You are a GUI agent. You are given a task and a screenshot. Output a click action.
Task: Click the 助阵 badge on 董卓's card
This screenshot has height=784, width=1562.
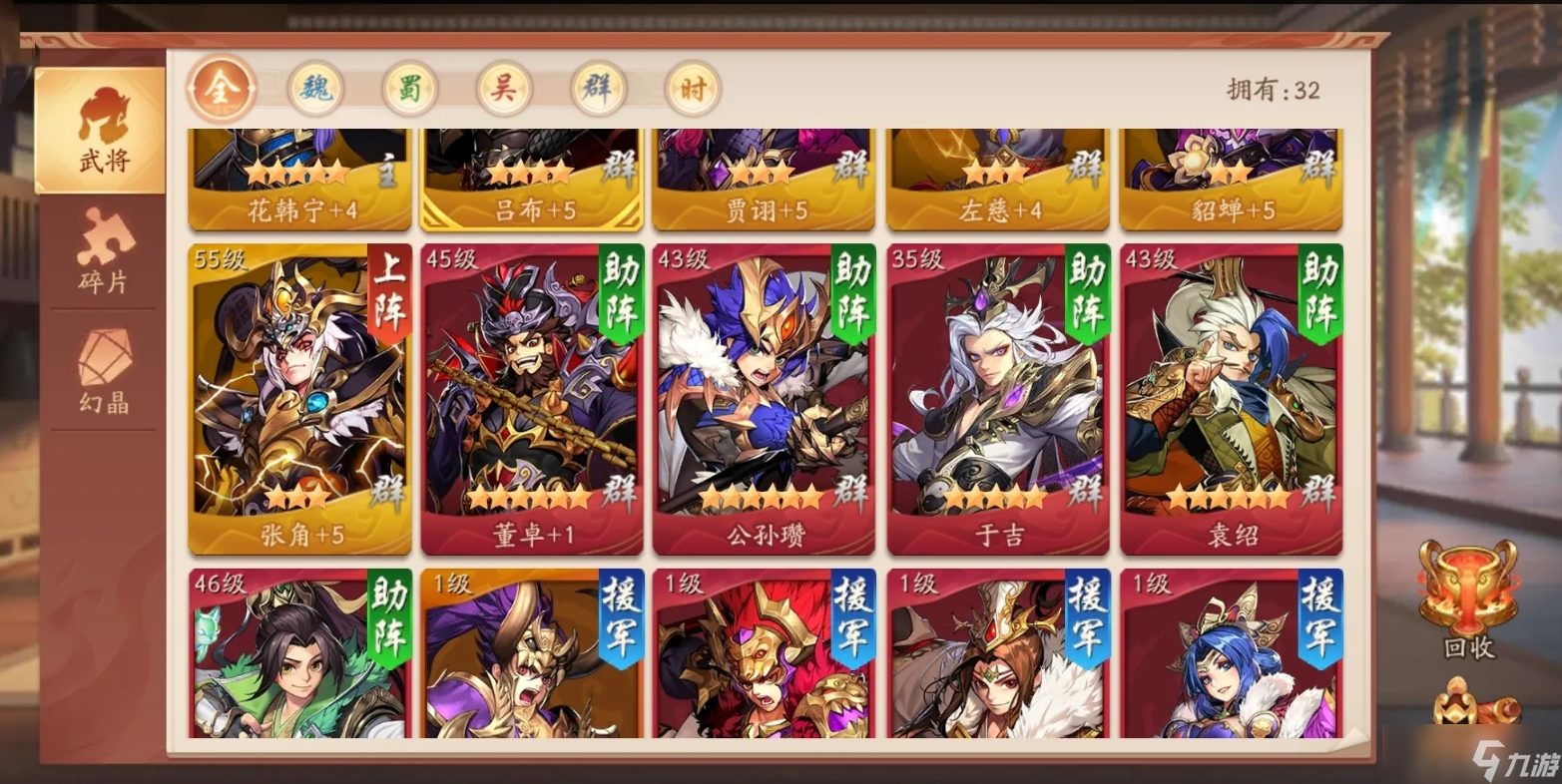coord(620,292)
